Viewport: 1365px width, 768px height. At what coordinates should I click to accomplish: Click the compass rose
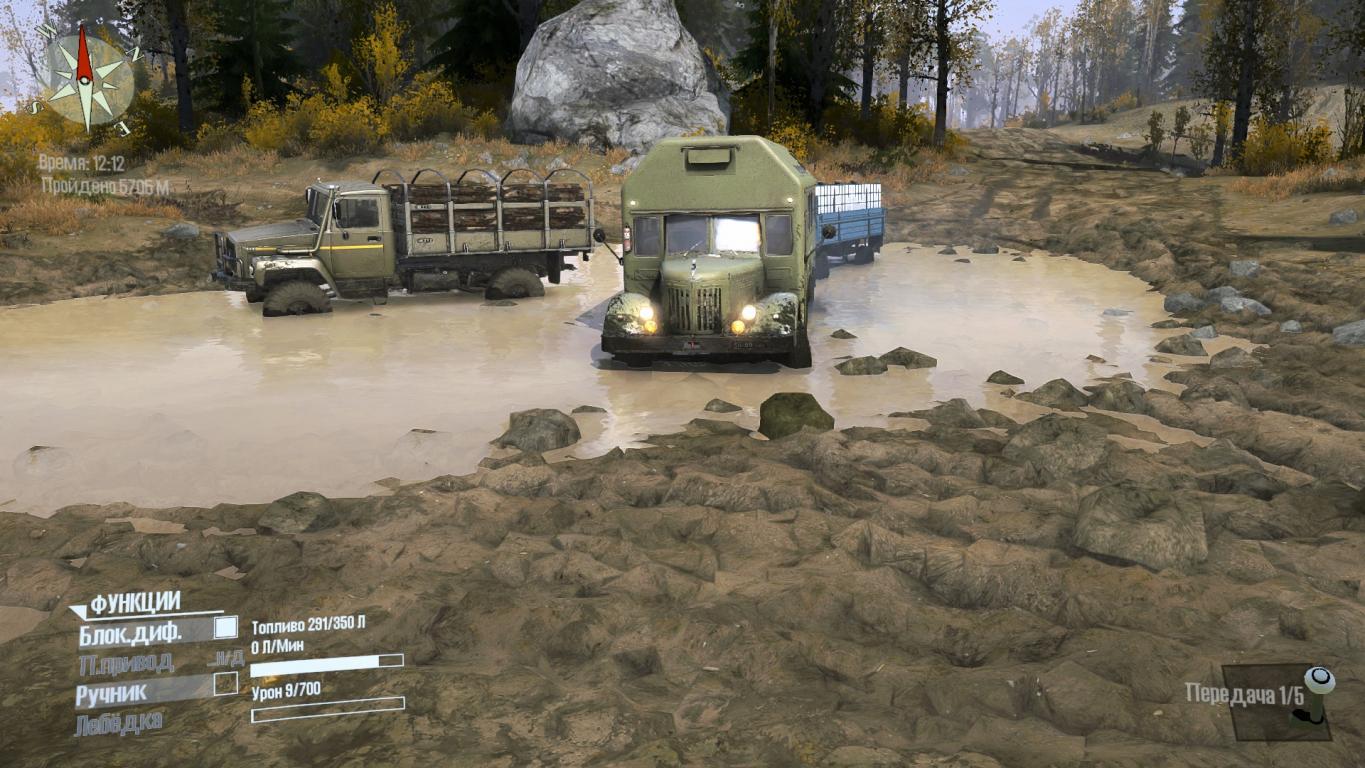87,79
